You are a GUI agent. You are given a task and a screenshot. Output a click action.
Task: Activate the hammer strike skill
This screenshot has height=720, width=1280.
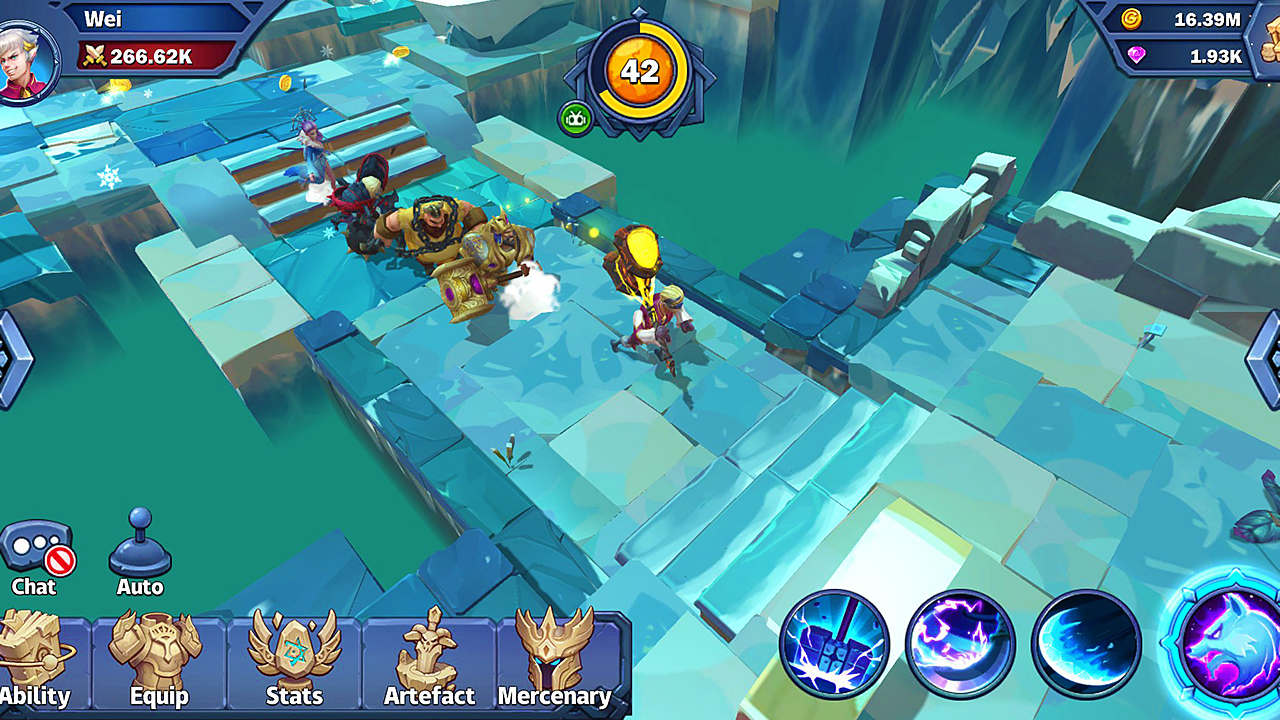coord(840,645)
